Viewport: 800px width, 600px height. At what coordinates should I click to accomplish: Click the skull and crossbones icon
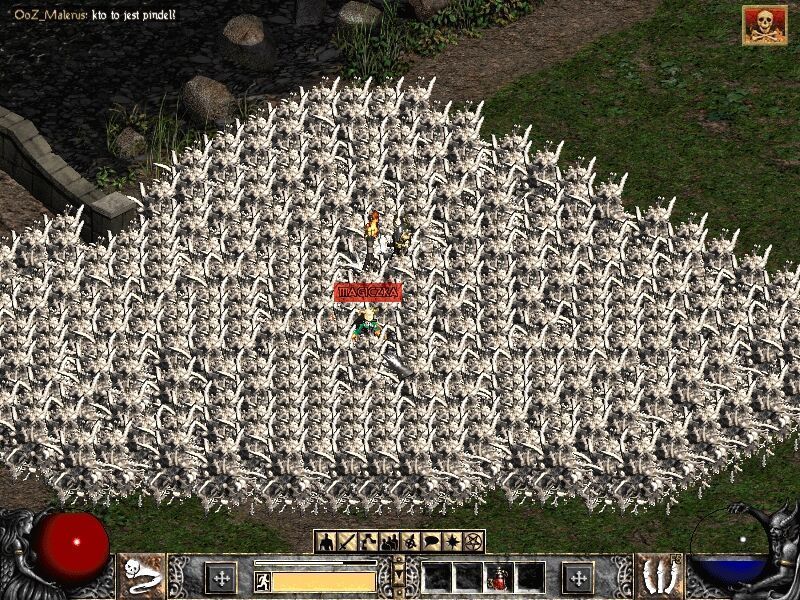click(x=764, y=25)
